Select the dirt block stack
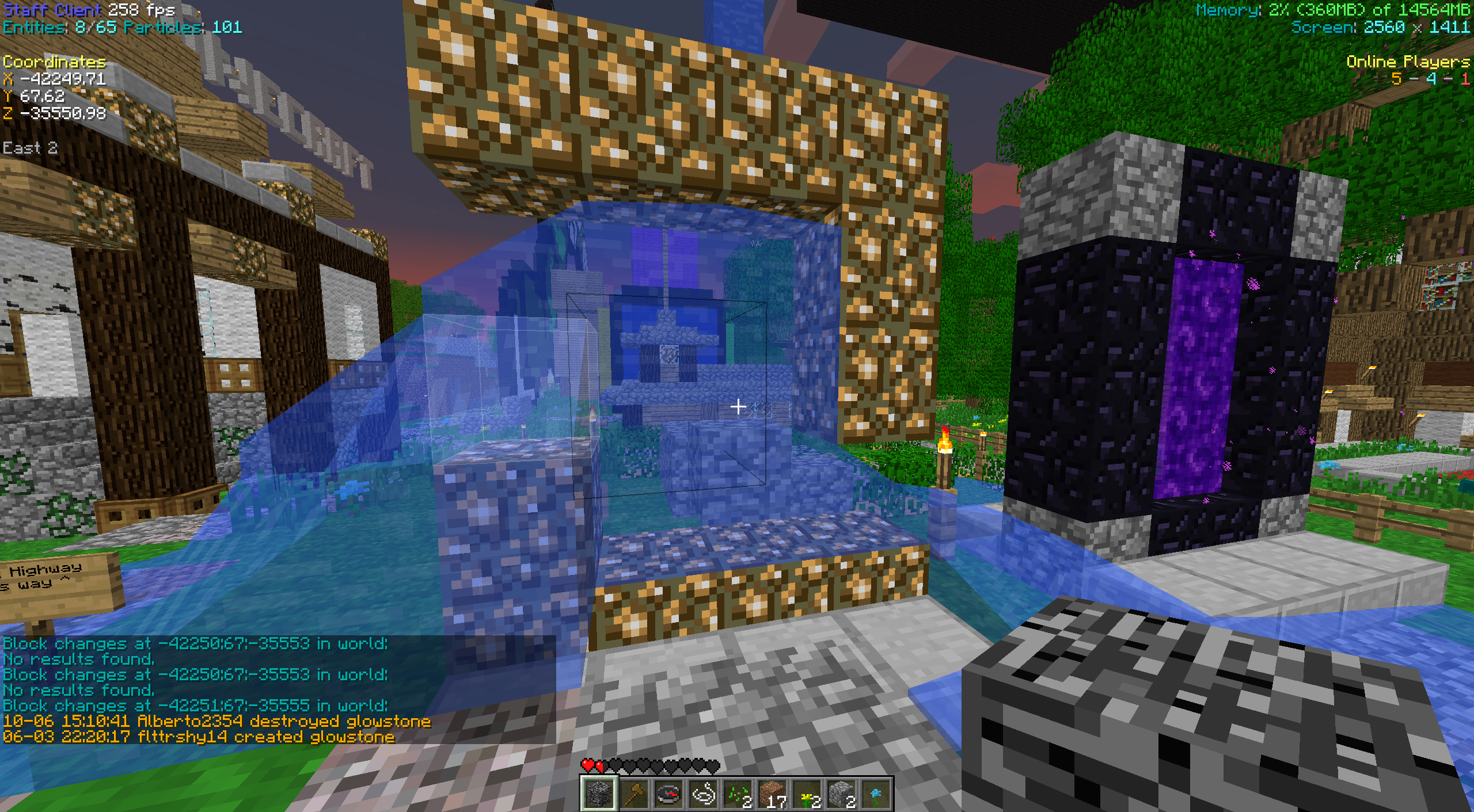Viewport: 1474px width, 812px height. (772, 794)
